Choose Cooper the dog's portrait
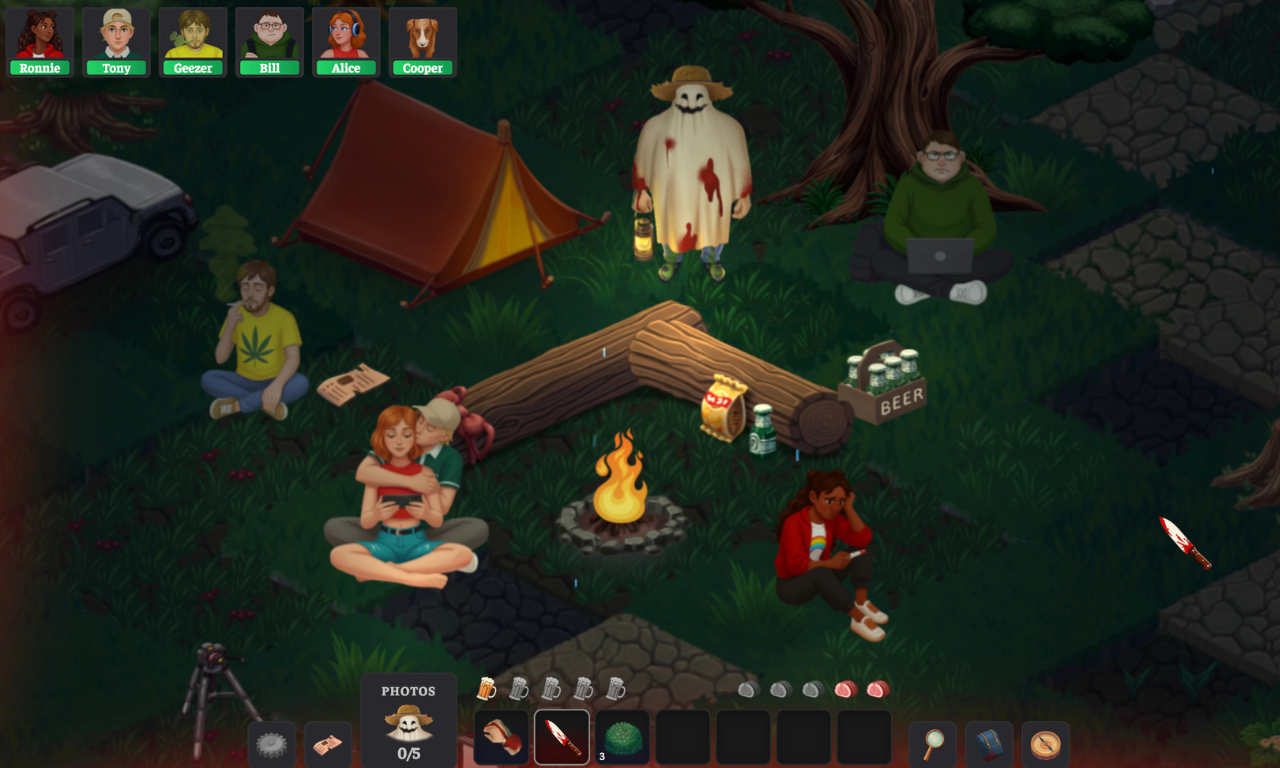 (x=423, y=42)
